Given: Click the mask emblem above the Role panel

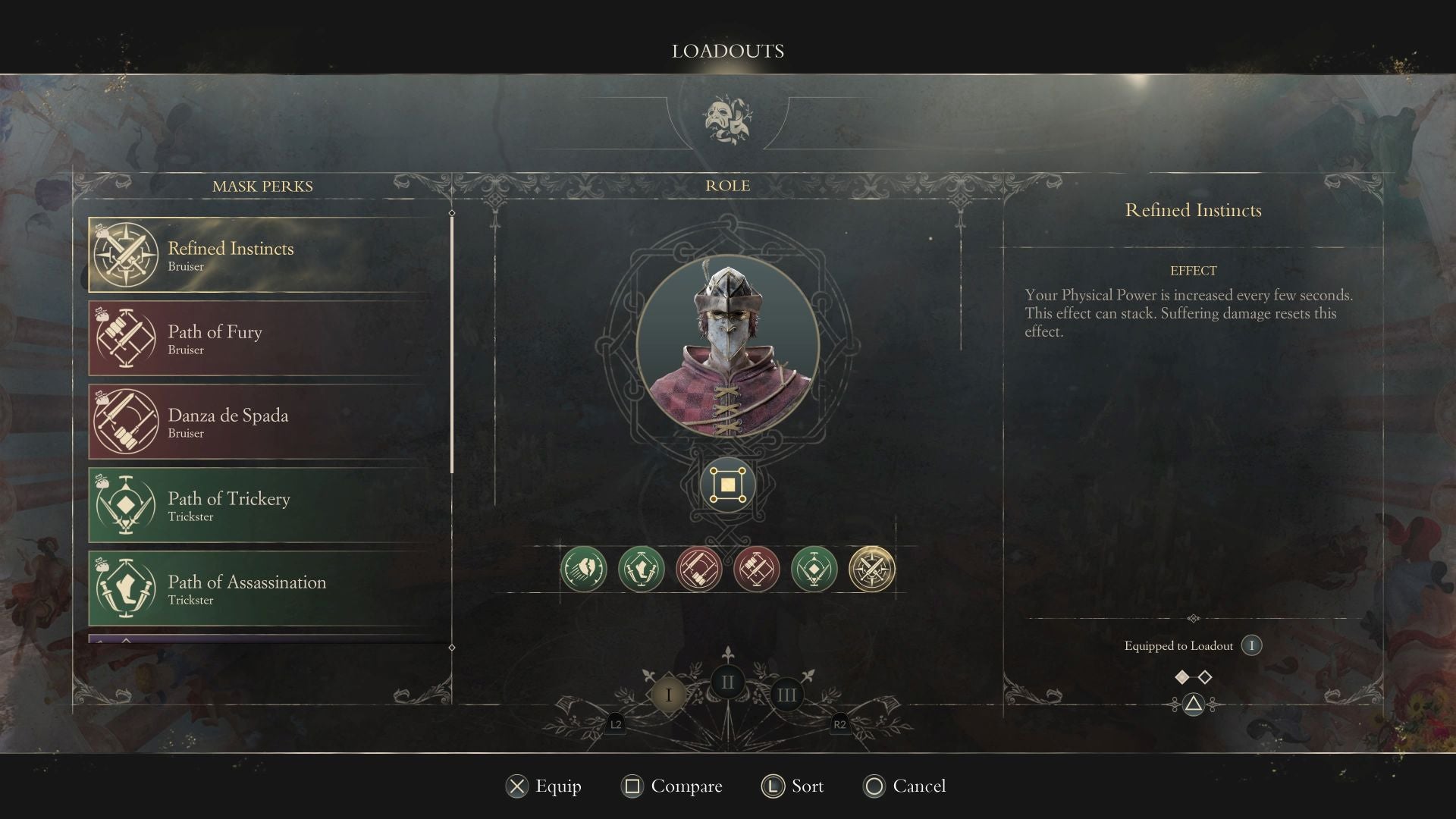Looking at the screenshot, I should (x=728, y=118).
